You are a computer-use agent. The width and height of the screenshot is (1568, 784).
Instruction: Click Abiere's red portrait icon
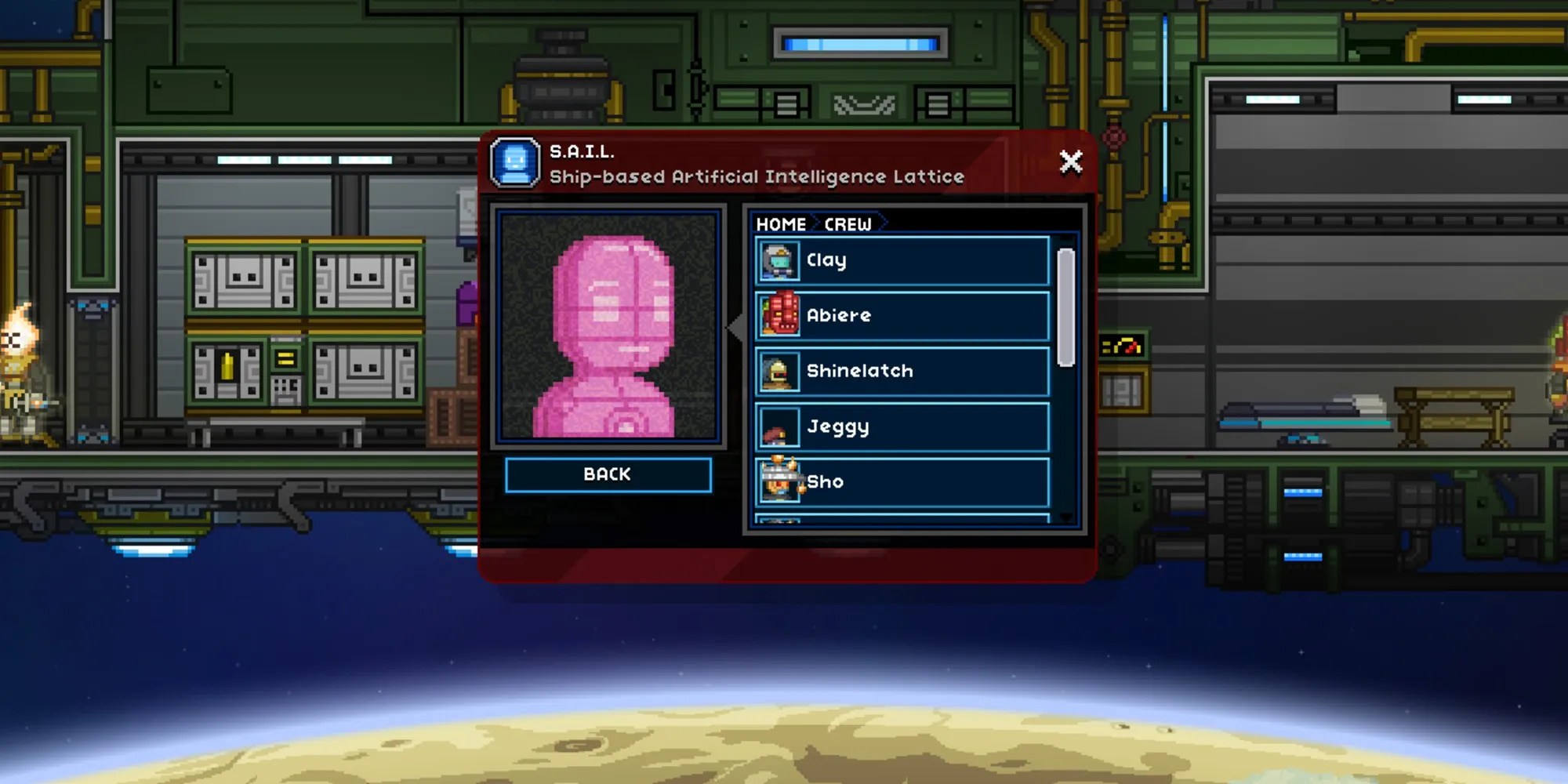(778, 316)
